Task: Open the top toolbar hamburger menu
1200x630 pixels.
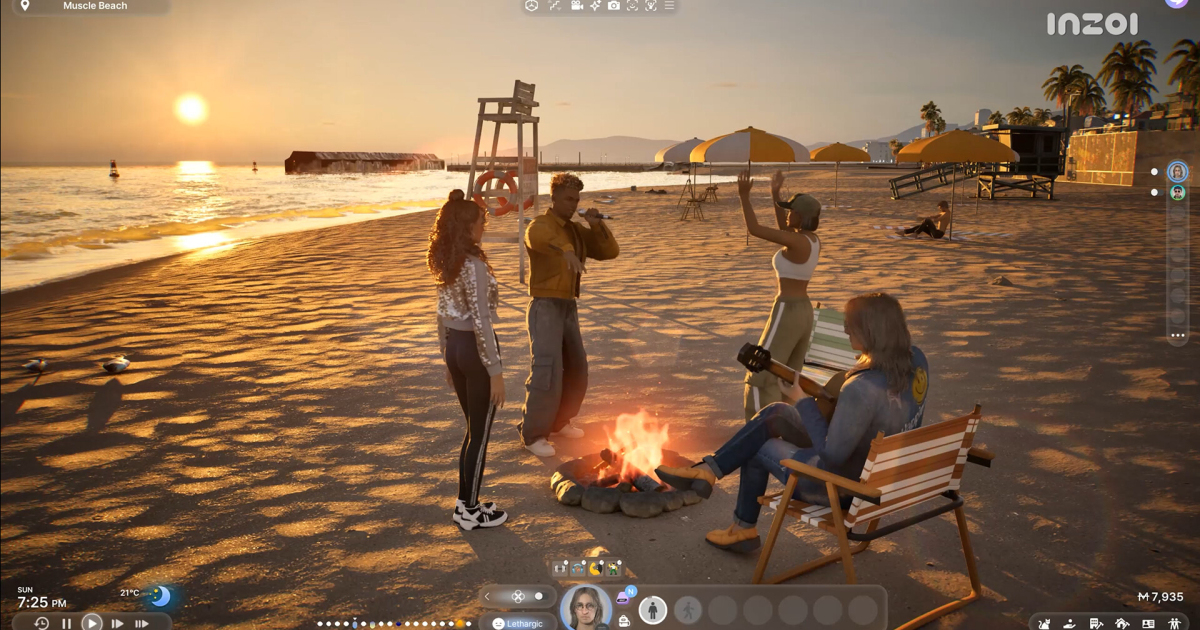Action: [669, 6]
